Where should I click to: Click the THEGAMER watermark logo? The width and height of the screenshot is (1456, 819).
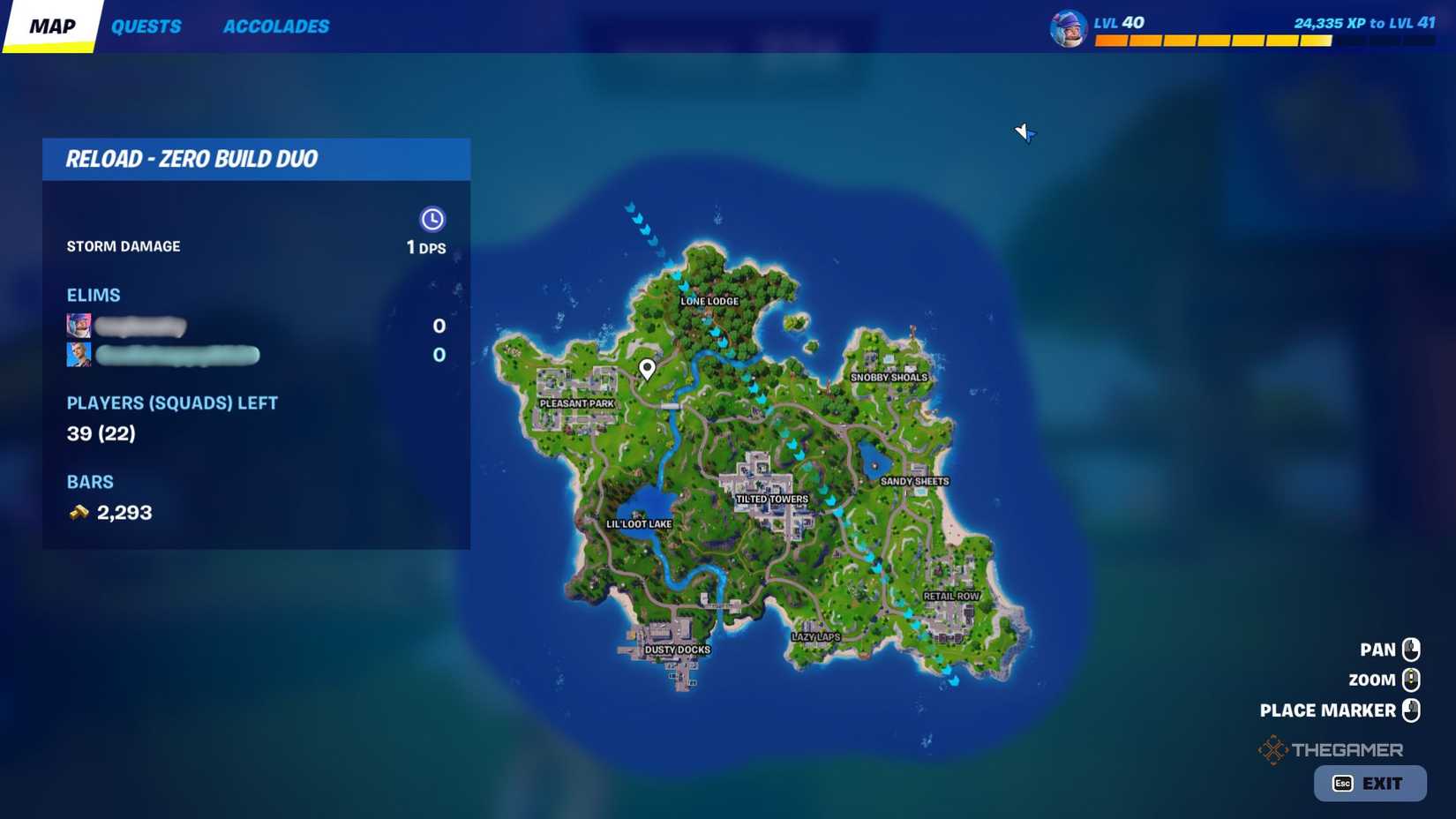click(x=1332, y=749)
